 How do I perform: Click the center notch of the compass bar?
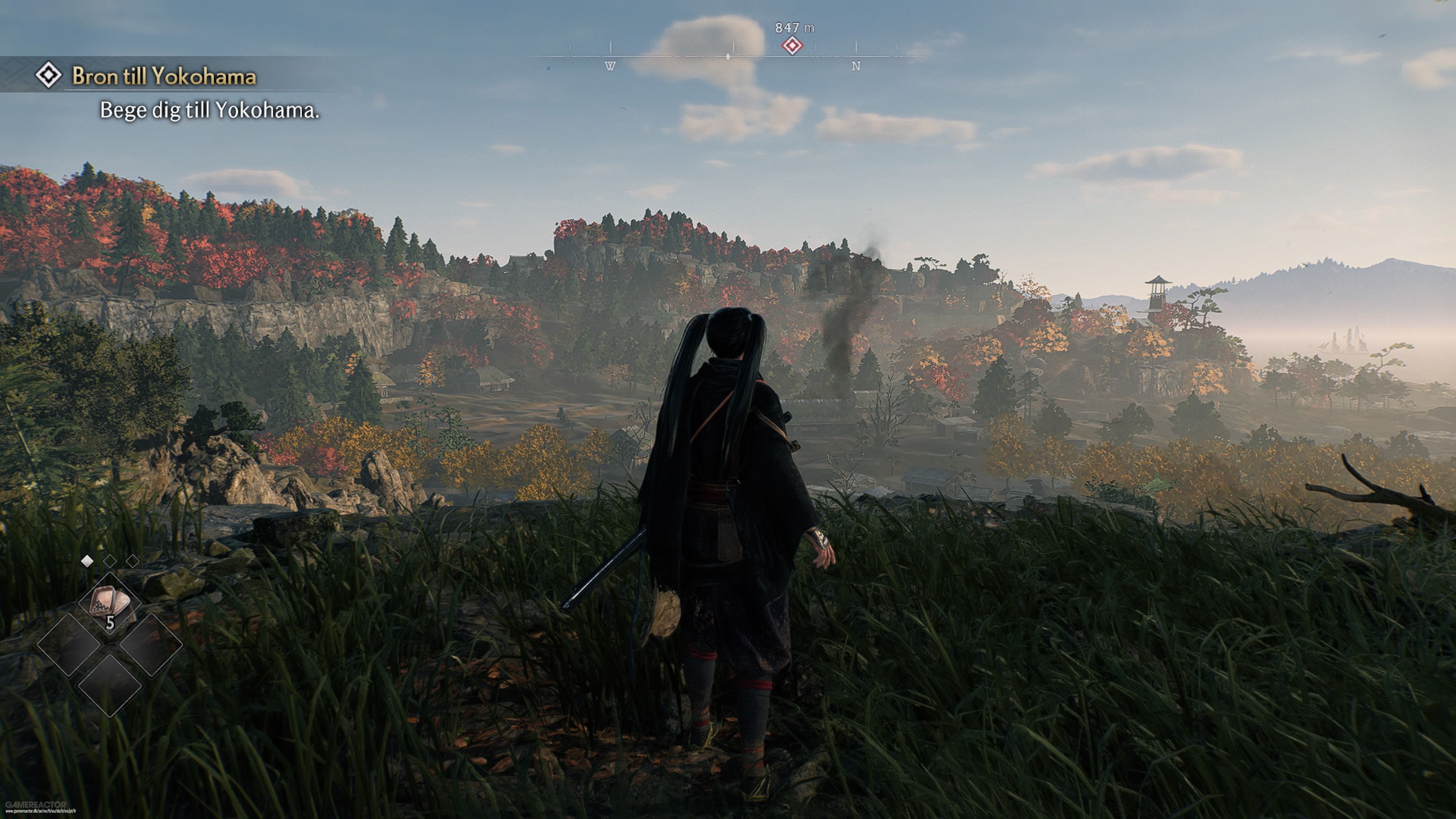[728, 56]
